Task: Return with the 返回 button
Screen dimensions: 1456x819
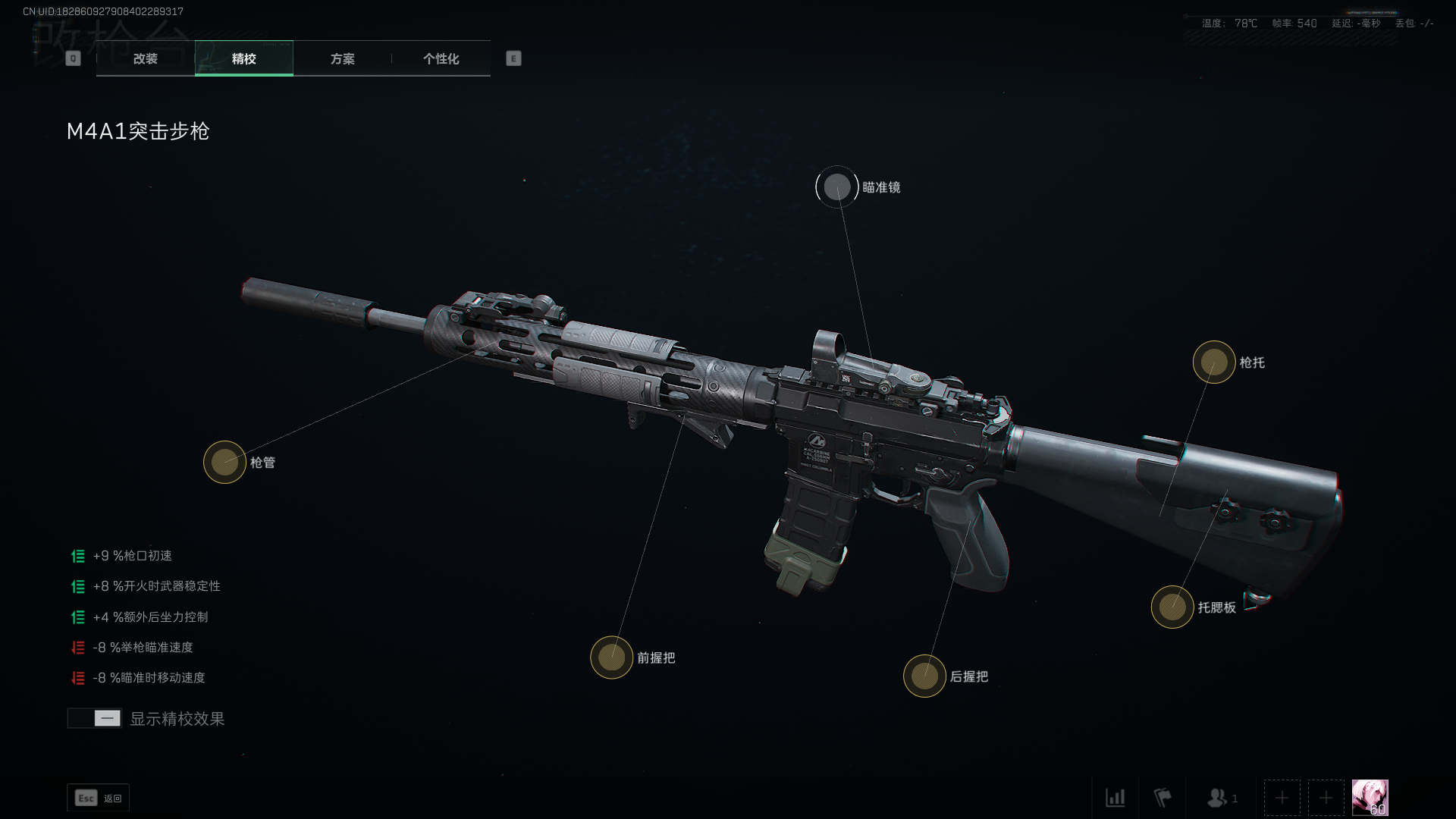Action: tap(99, 798)
